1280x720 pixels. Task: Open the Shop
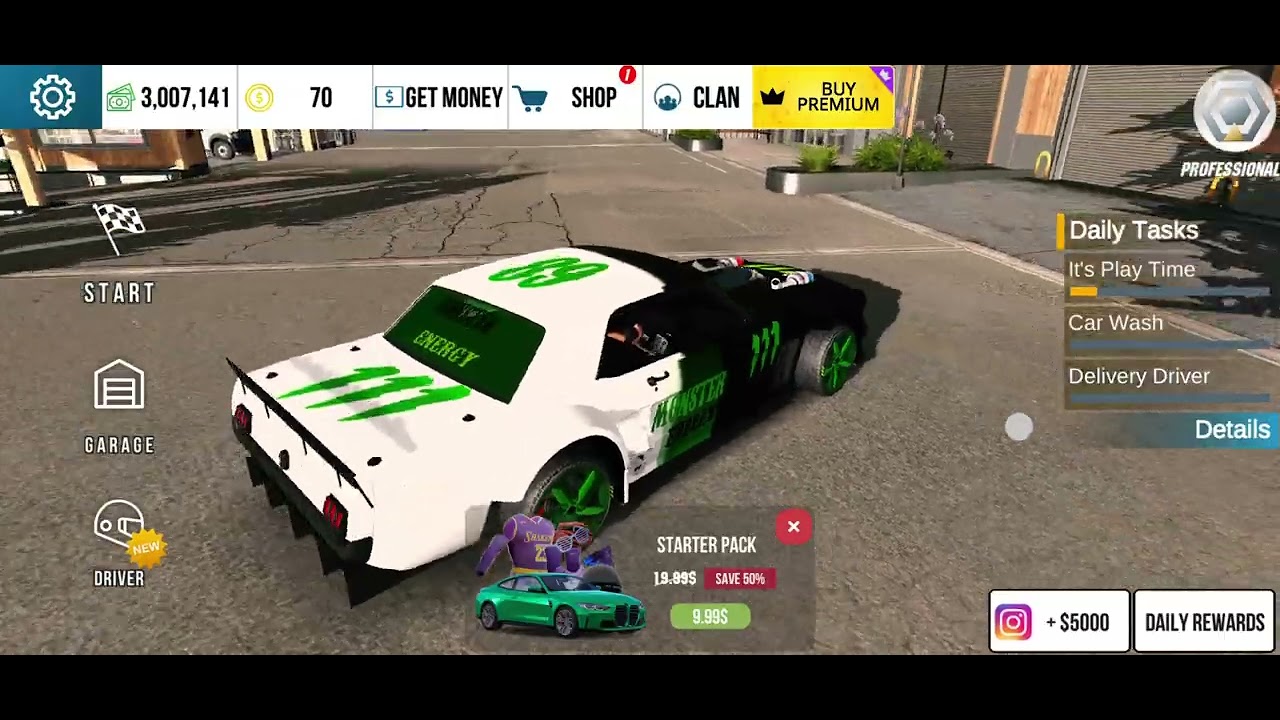click(575, 97)
